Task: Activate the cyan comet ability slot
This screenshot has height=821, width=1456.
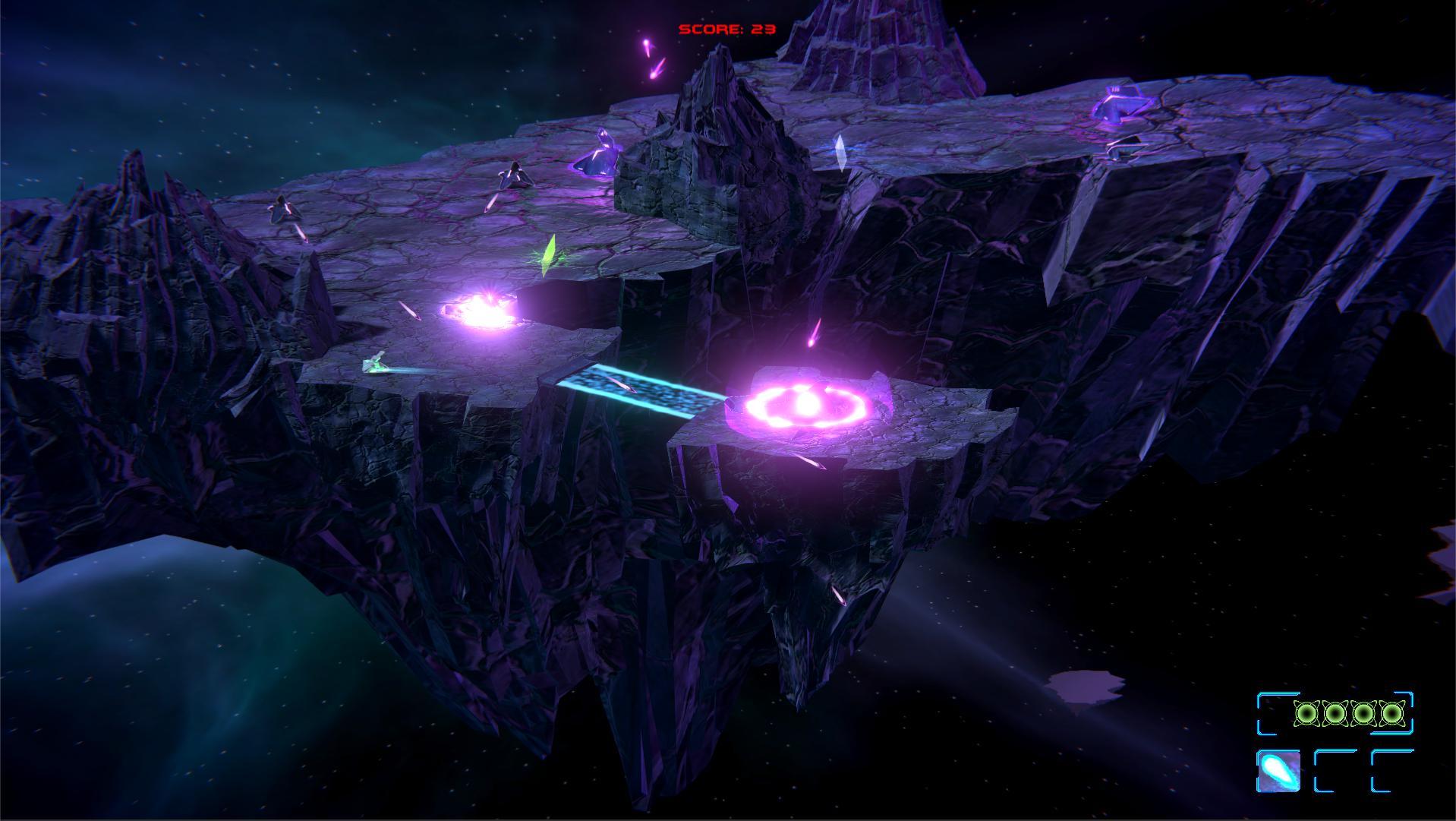Action: coord(1278,771)
